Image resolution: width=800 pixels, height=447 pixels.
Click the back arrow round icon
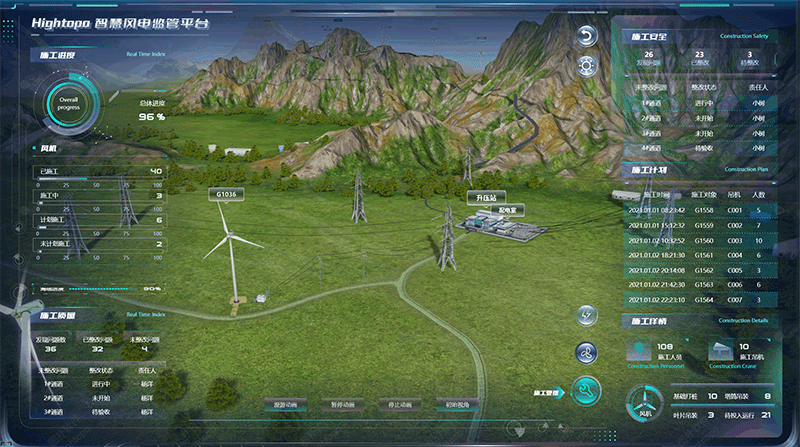pos(587,36)
